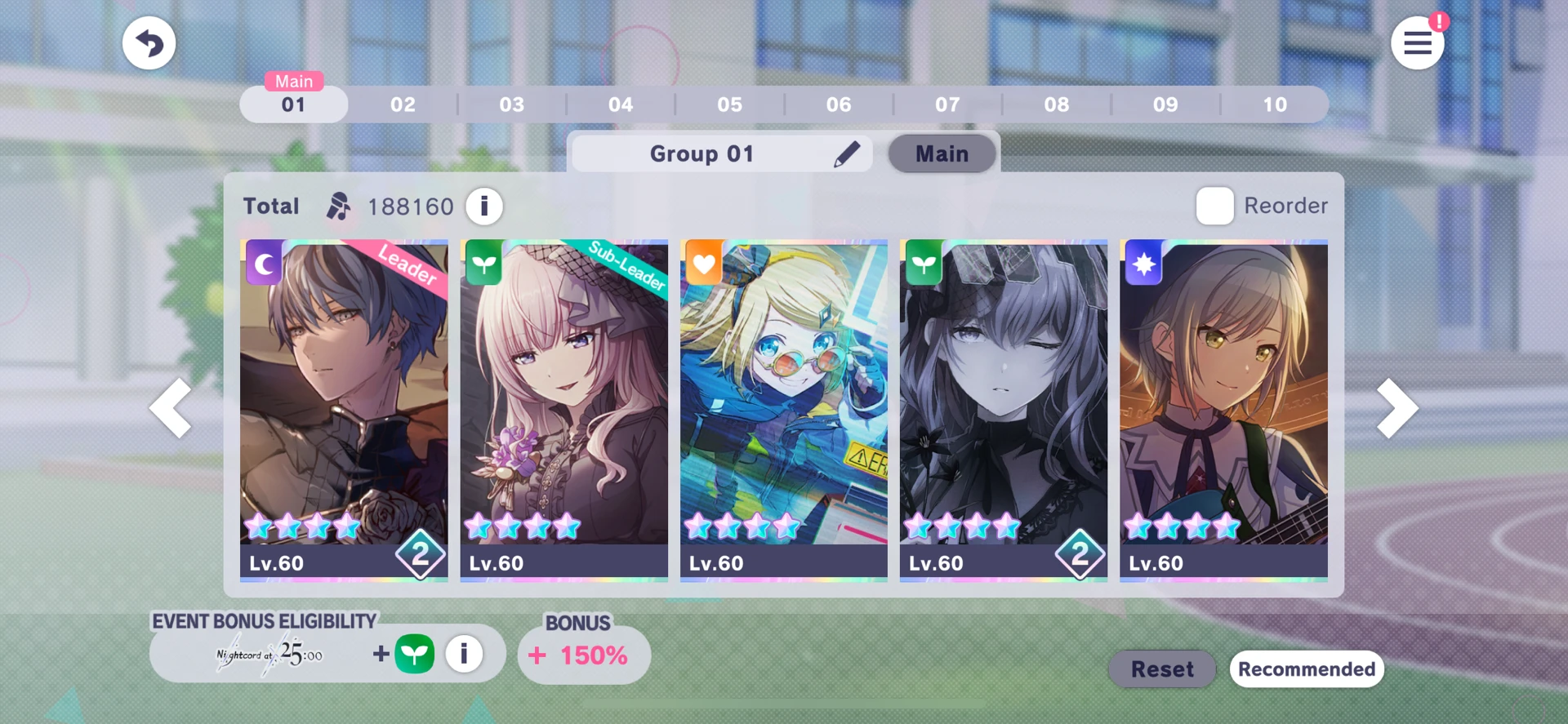Switch to team tab 05
The height and width of the screenshot is (724, 1568).
pos(730,104)
